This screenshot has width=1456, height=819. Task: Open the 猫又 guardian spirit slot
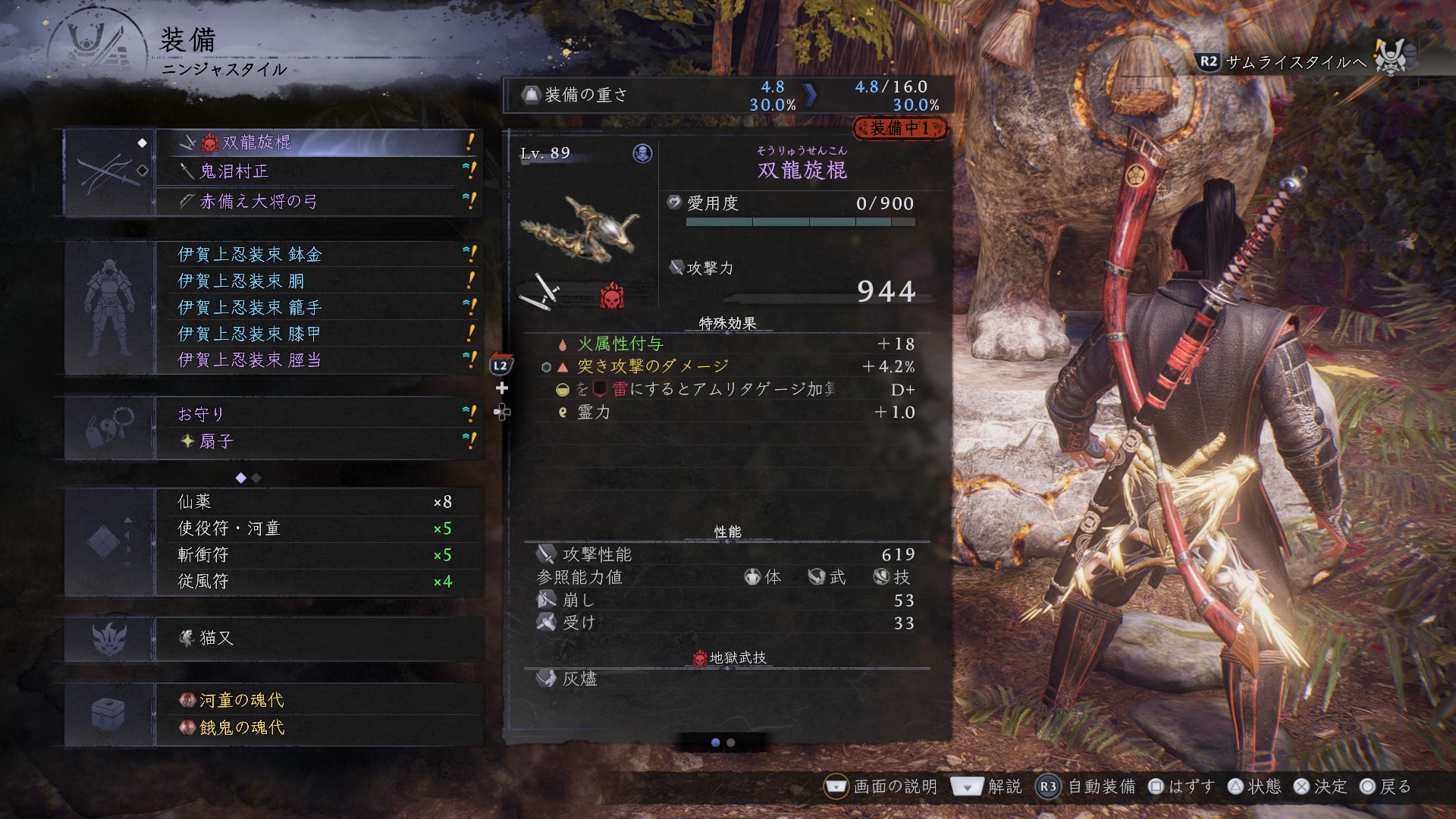pos(318,639)
